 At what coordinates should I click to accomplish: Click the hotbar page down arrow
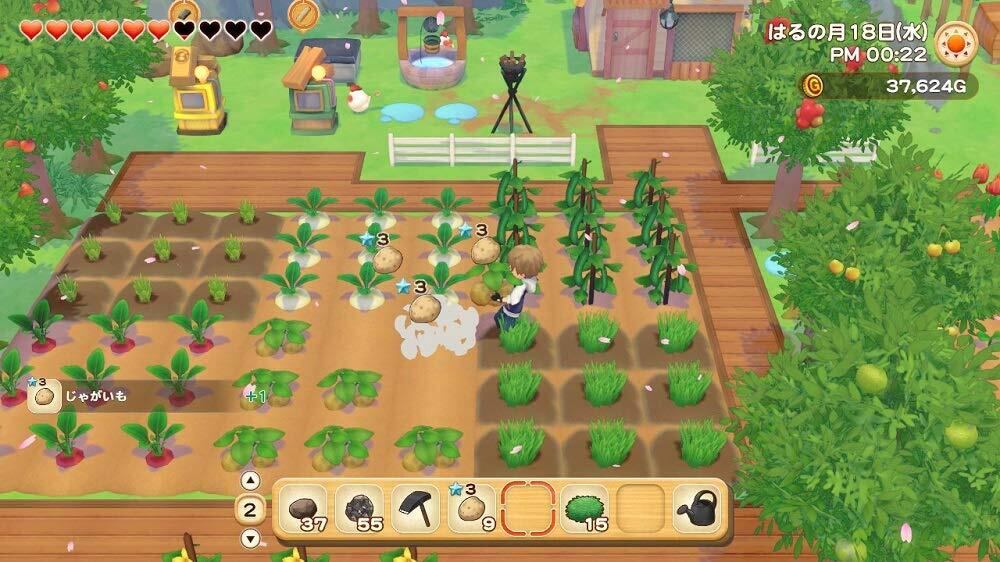pyautogui.click(x=251, y=539)
